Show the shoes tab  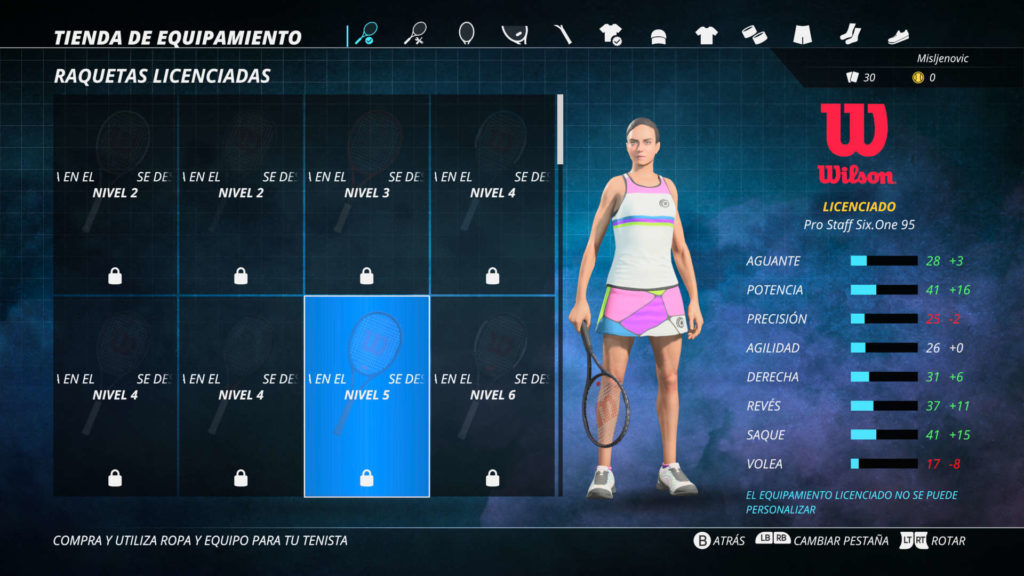[x=898, y=37]
